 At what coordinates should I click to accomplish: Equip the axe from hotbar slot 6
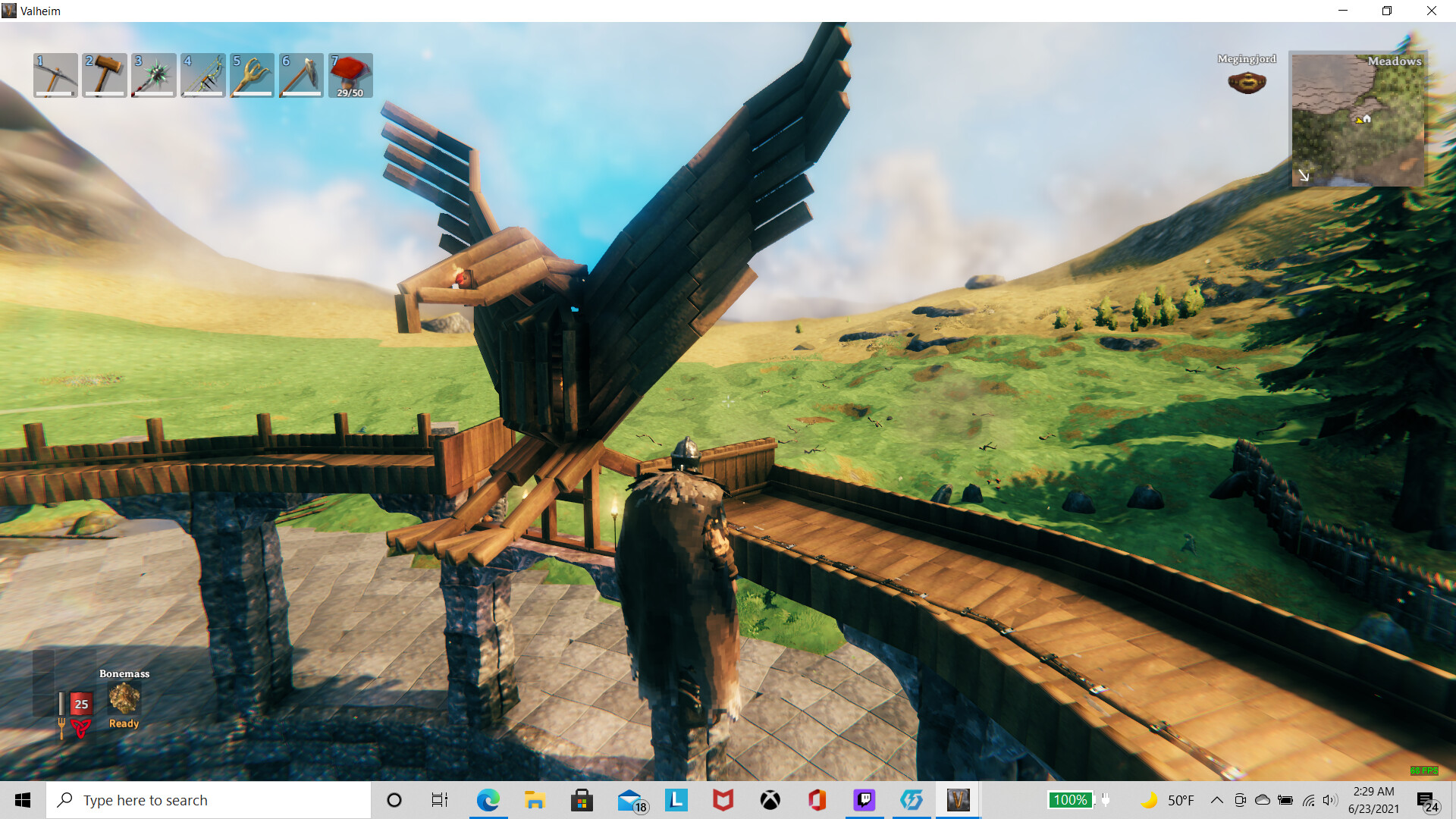click(x=301, y=75)
